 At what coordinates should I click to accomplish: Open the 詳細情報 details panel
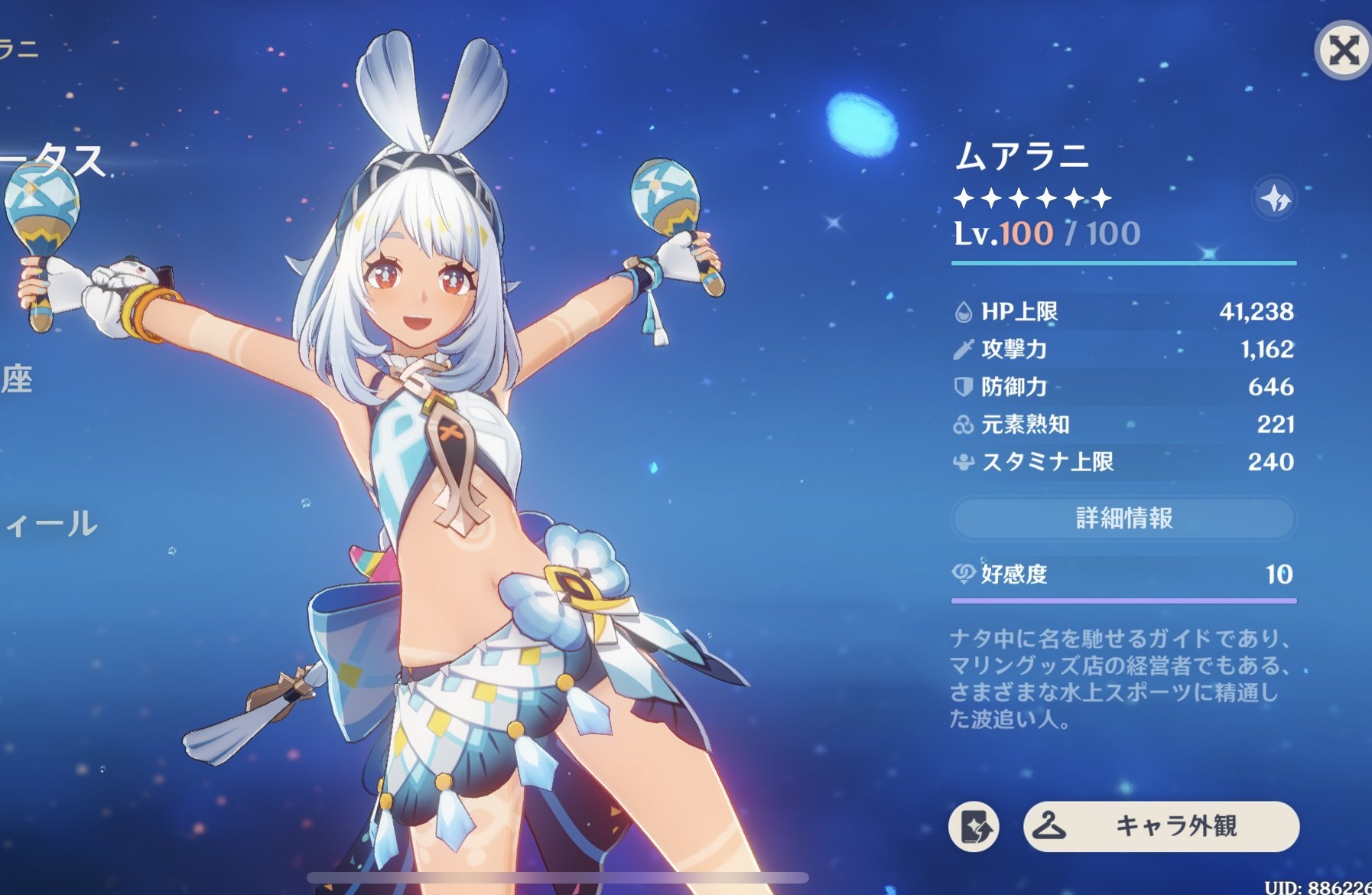click(1123, 518)
